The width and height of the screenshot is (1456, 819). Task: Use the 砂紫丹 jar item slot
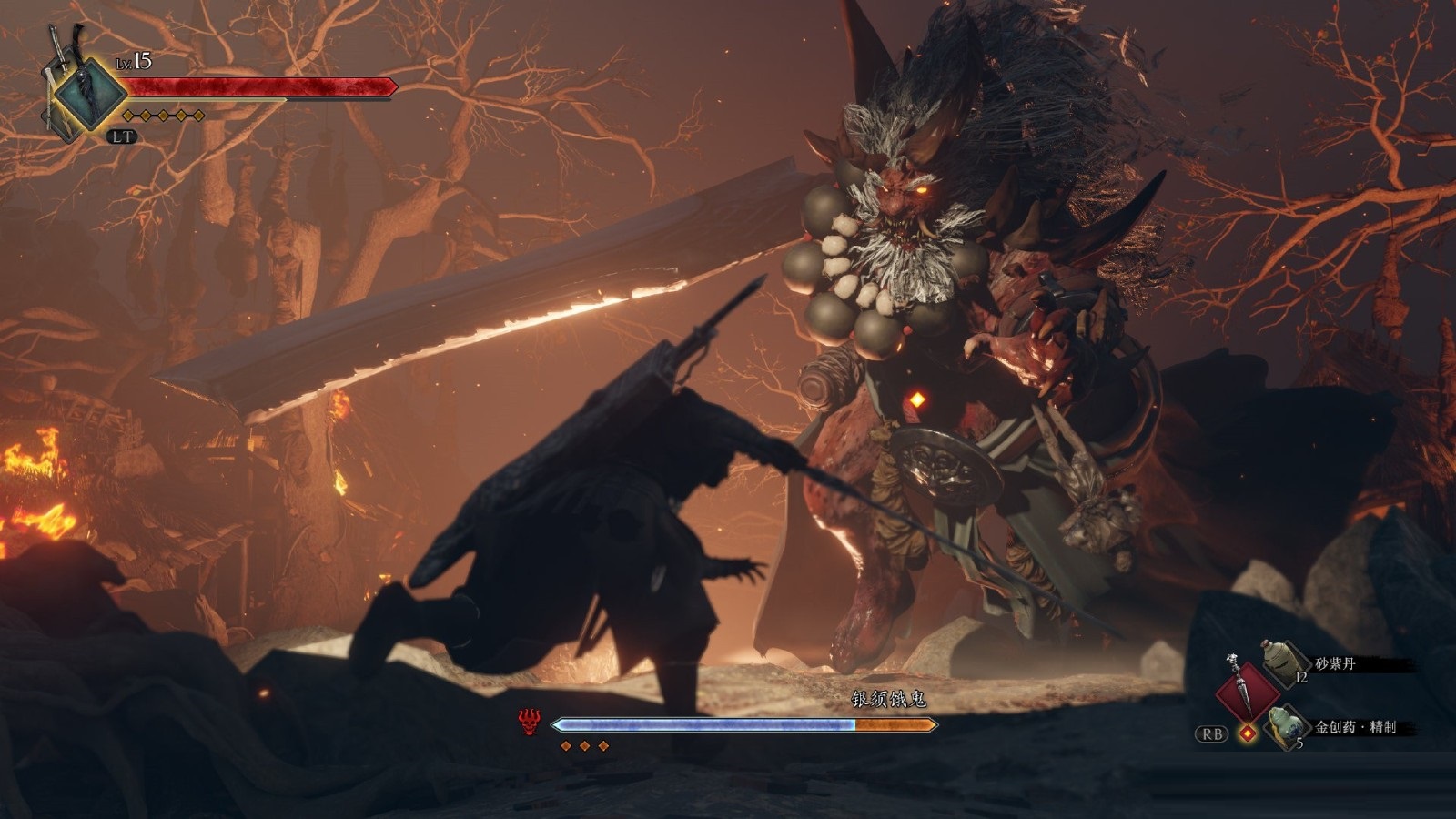[1284, 664]
